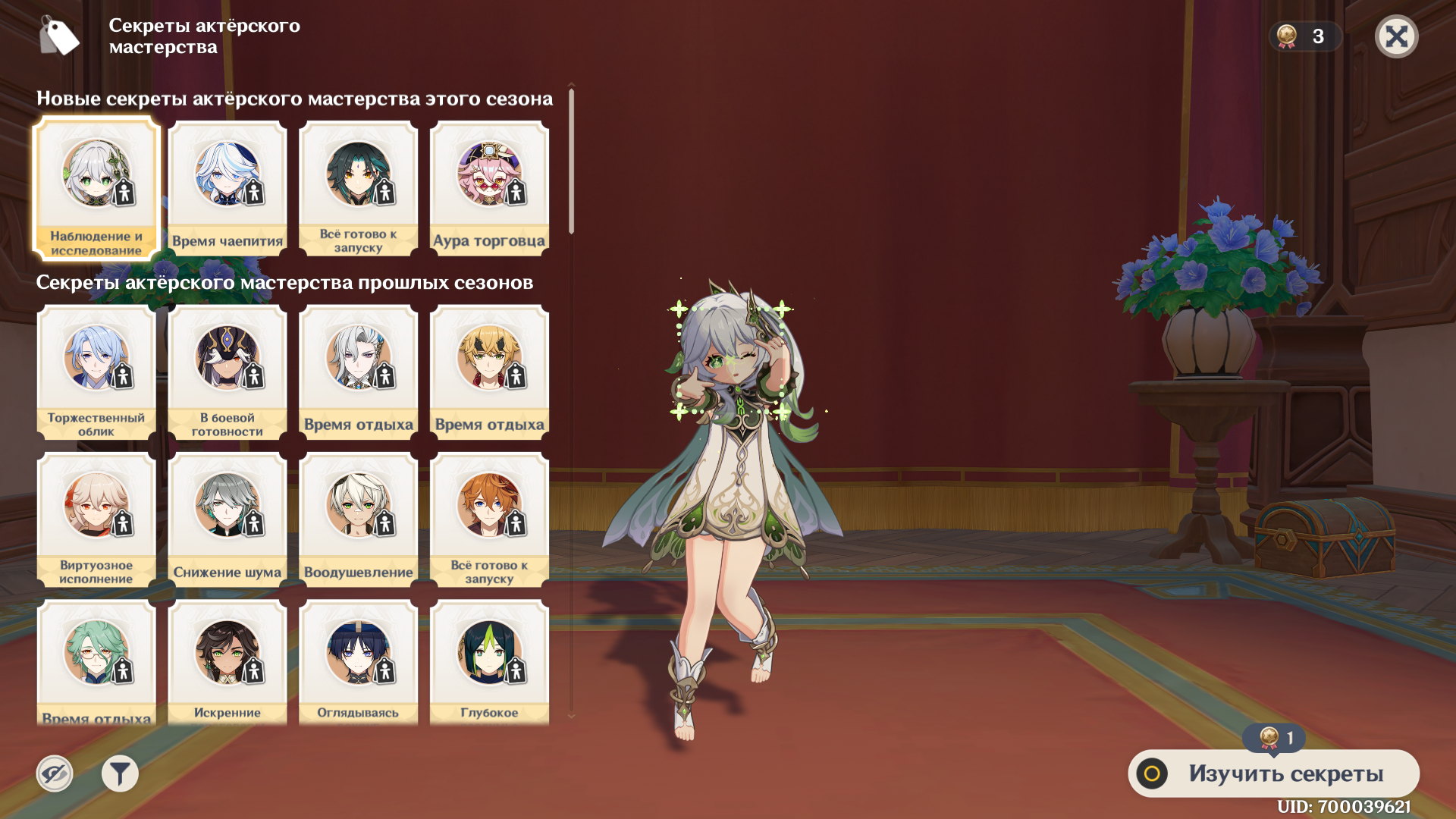Close the acting secrets screen

pyautogui.click(x=1396, y=36)
